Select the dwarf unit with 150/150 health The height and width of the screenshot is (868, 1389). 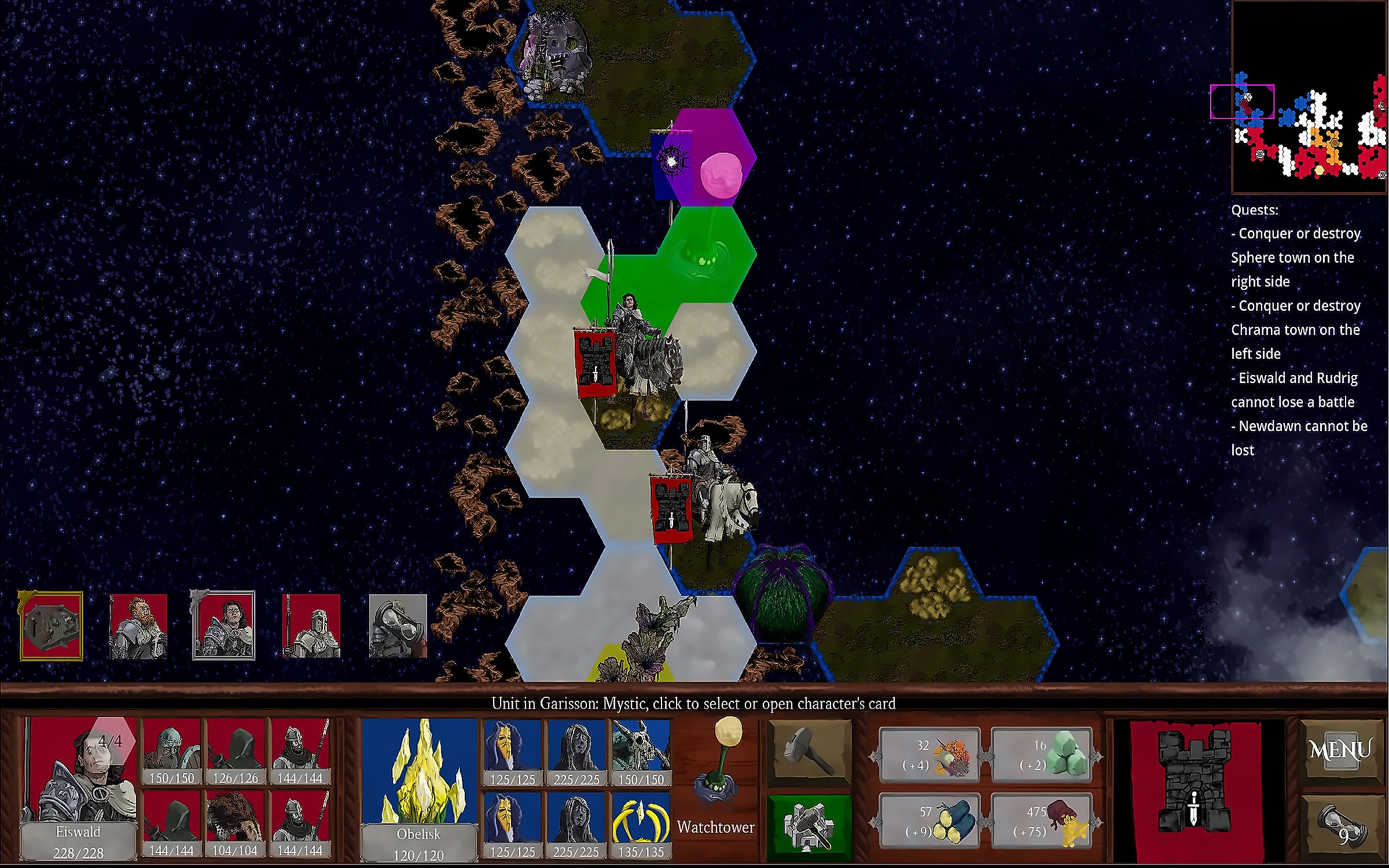coord(171,752)
